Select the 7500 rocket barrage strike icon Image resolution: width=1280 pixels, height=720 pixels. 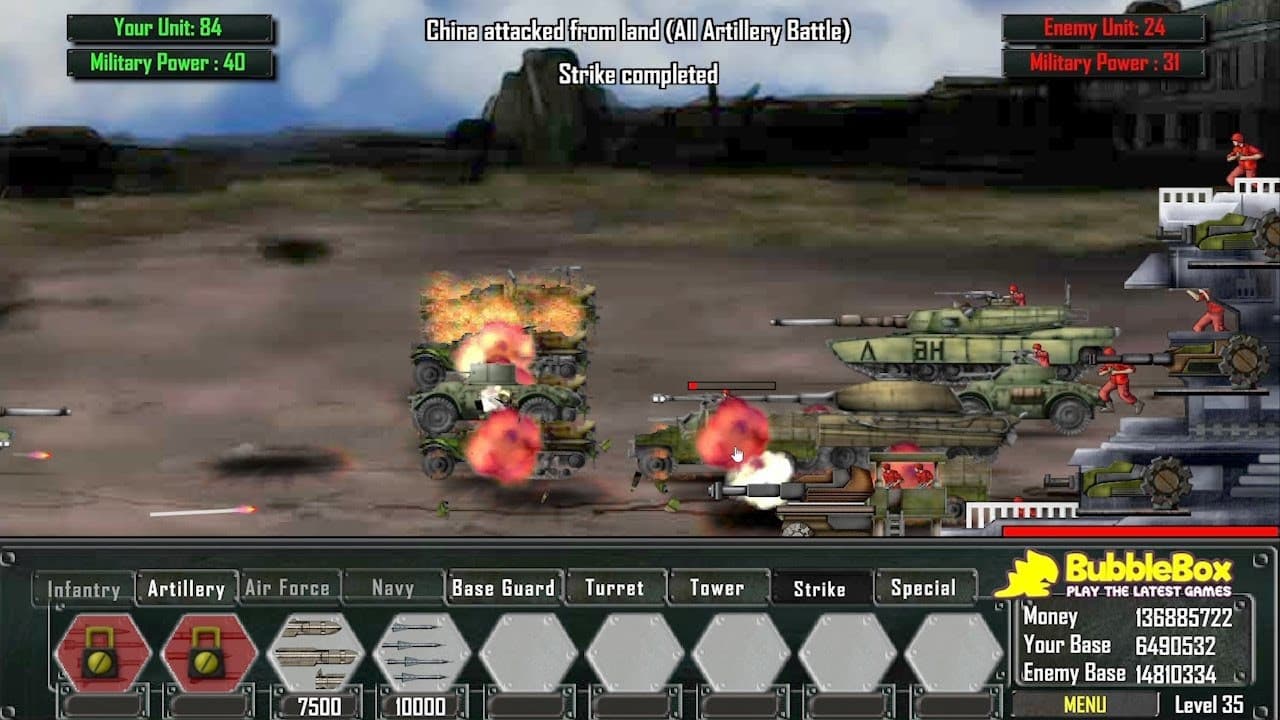(314, 652)
